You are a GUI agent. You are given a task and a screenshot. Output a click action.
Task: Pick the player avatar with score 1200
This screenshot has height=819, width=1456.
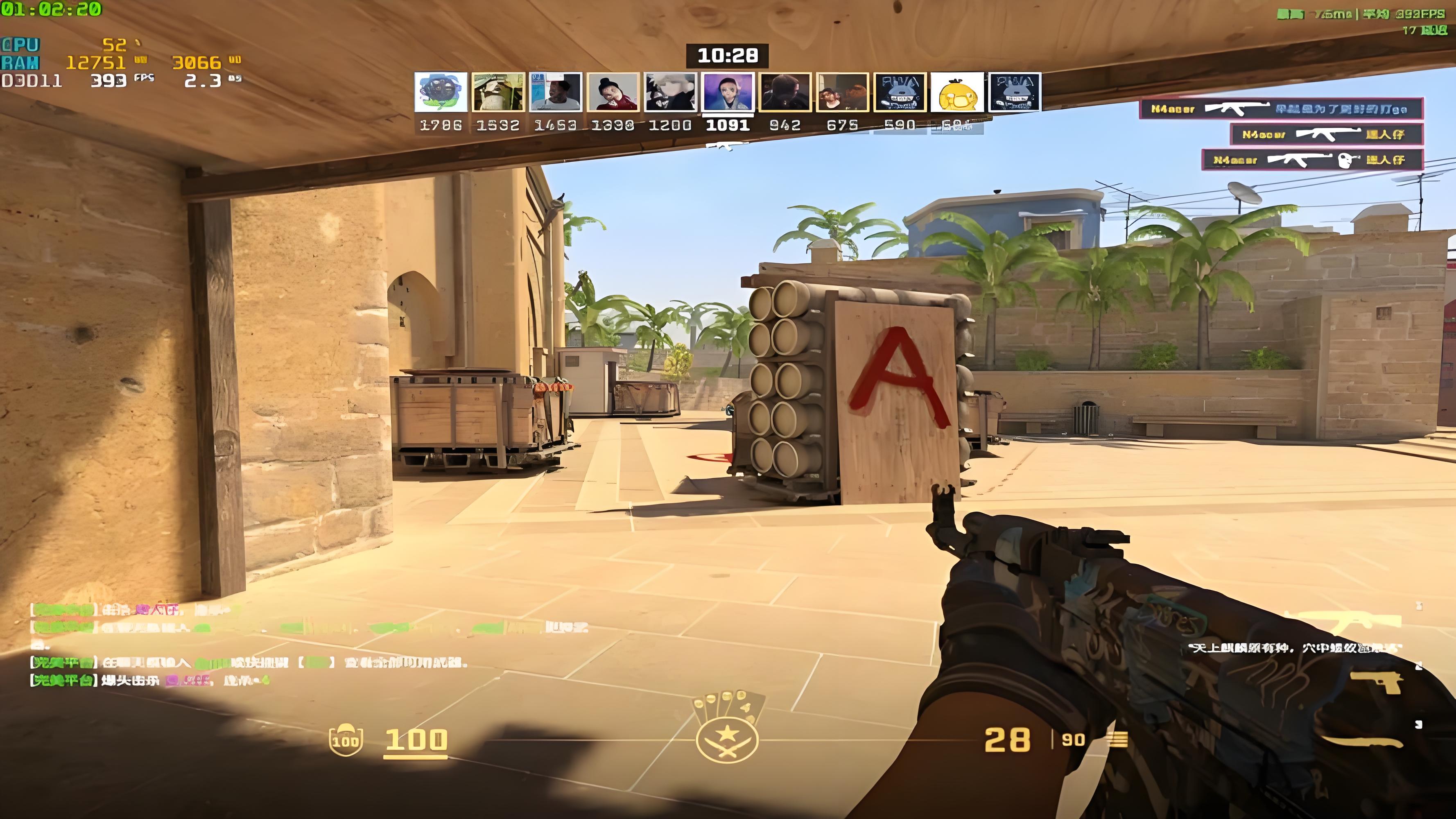coord(670,92)
